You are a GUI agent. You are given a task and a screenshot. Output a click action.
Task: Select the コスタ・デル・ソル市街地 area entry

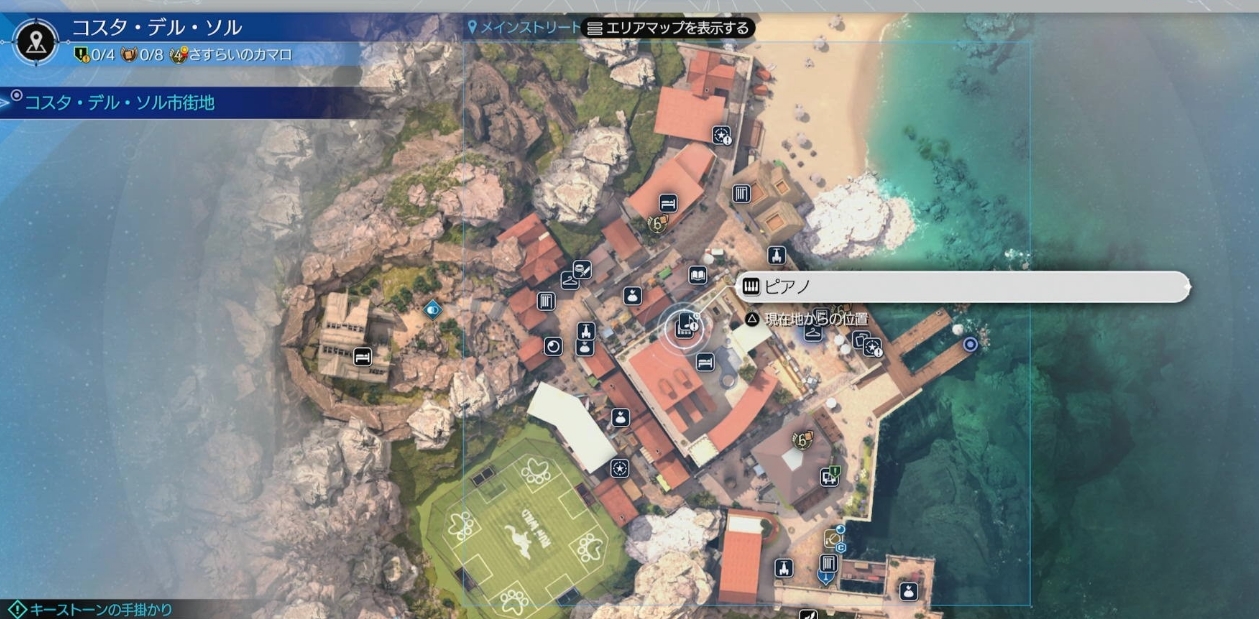[x=120, y=102]
